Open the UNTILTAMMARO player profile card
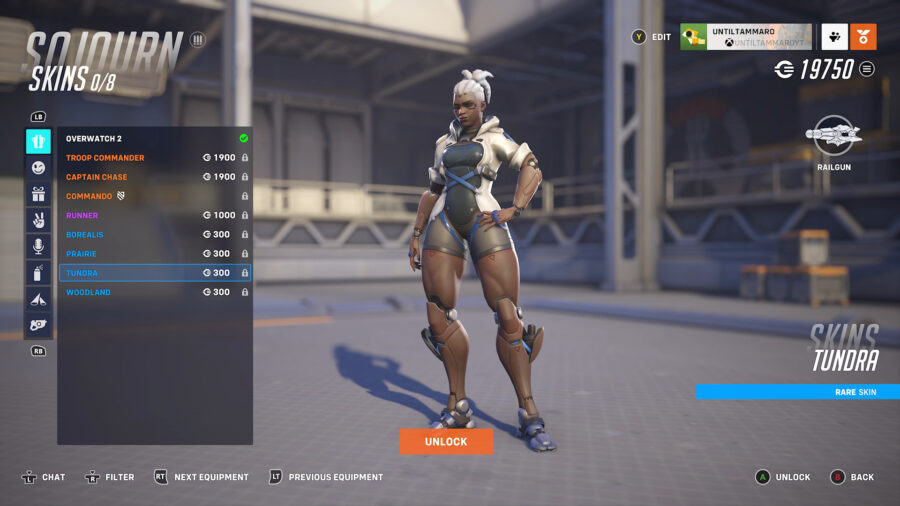 point(745,37)
